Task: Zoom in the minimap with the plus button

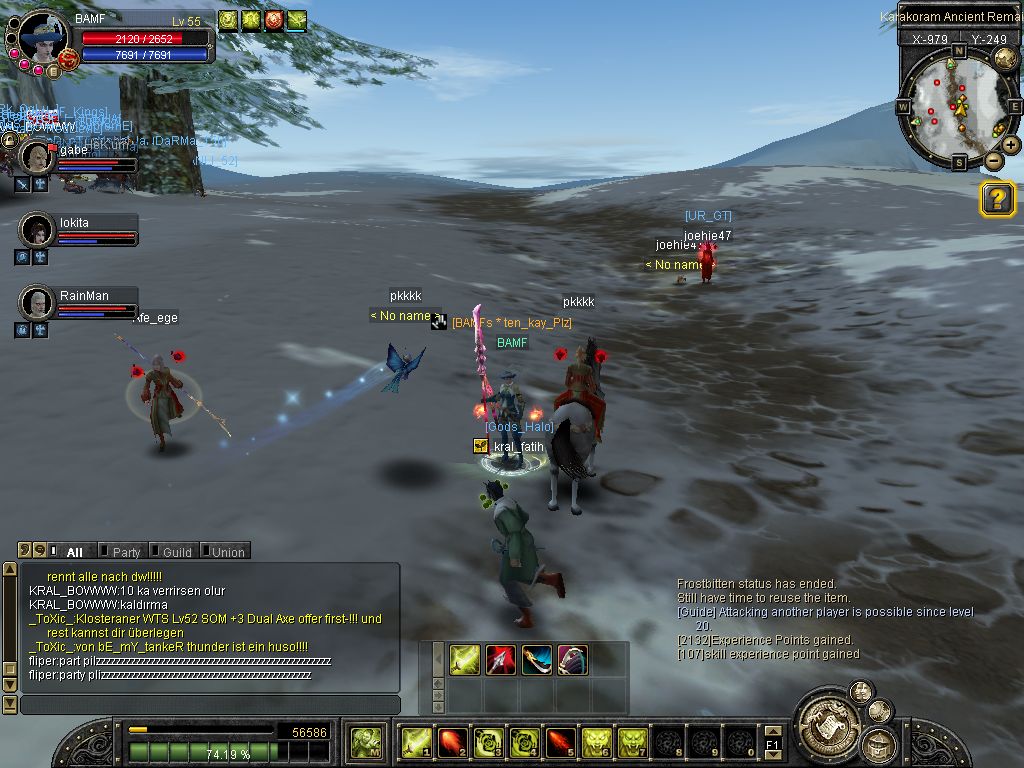Action: (x=1011, y=145)
